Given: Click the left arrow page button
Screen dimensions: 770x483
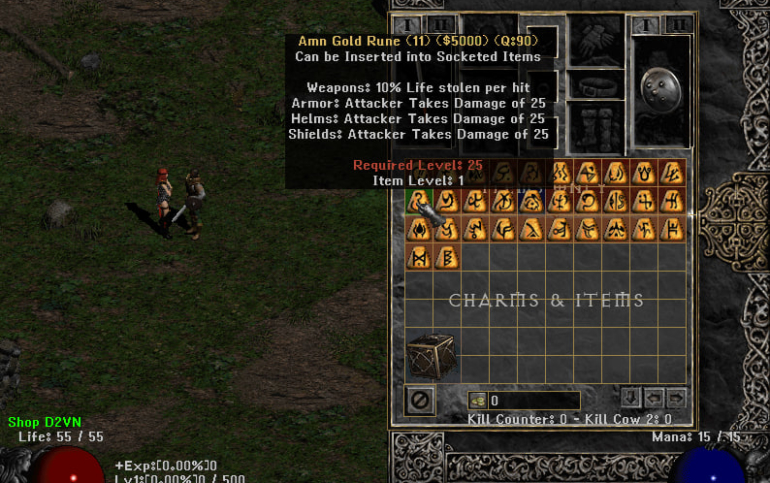Looking at the screenshot, I should pyautogui.click(x=655, y=397).
